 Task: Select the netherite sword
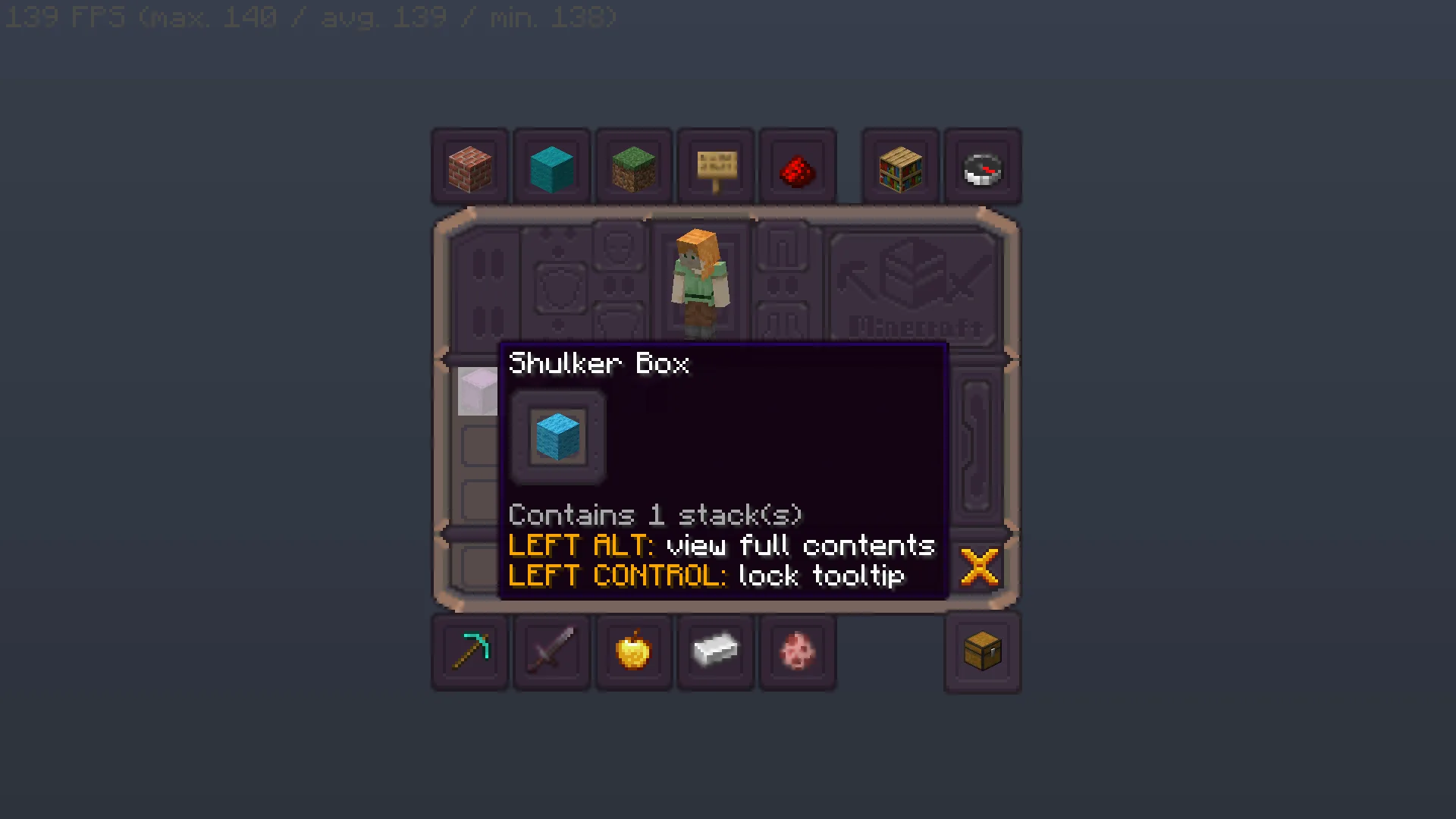pyautogui.click(x=551, y=652)
